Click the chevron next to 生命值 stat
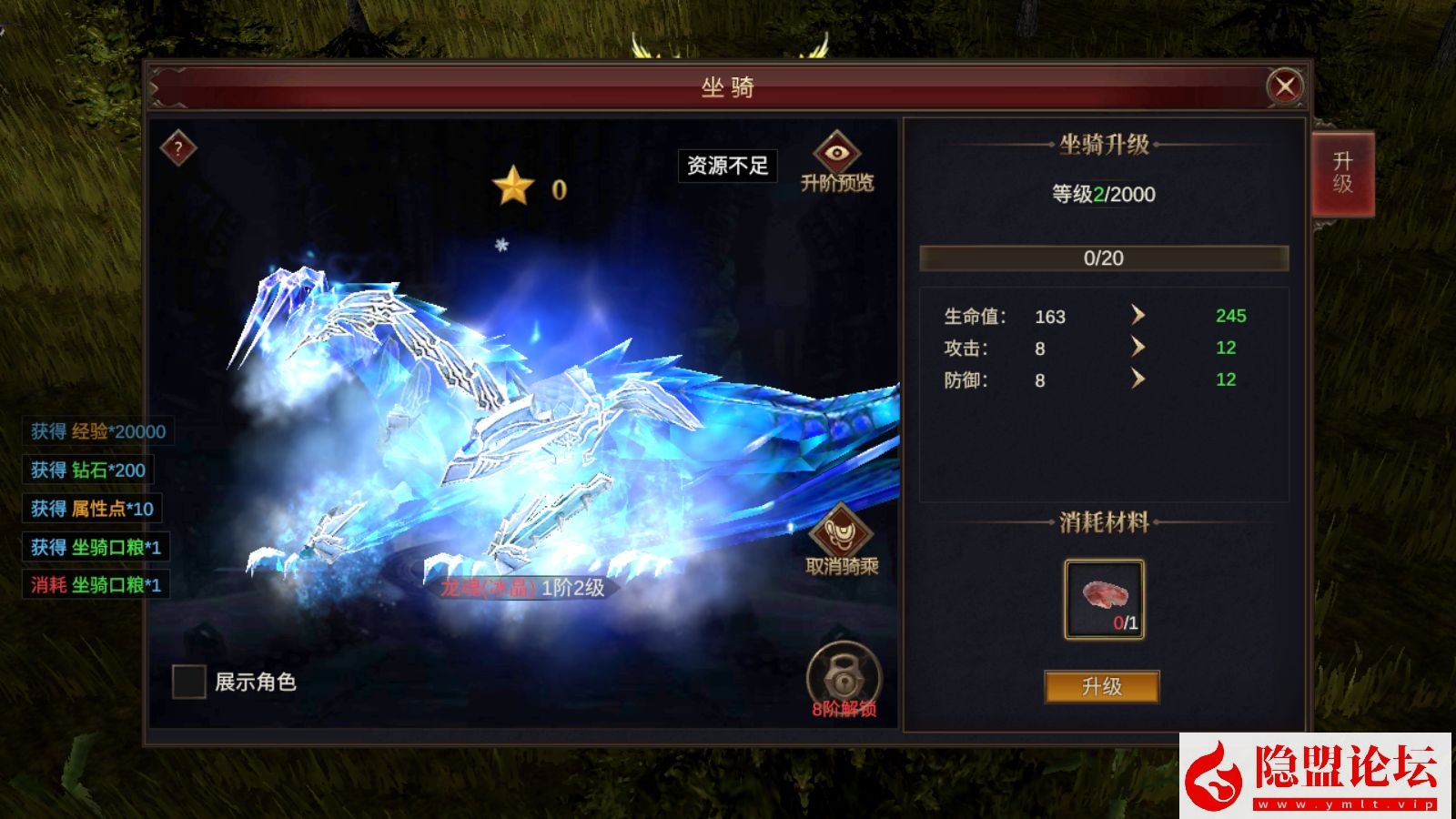The width and height of the screenshot is (1456, 819). pos(1137,317)
